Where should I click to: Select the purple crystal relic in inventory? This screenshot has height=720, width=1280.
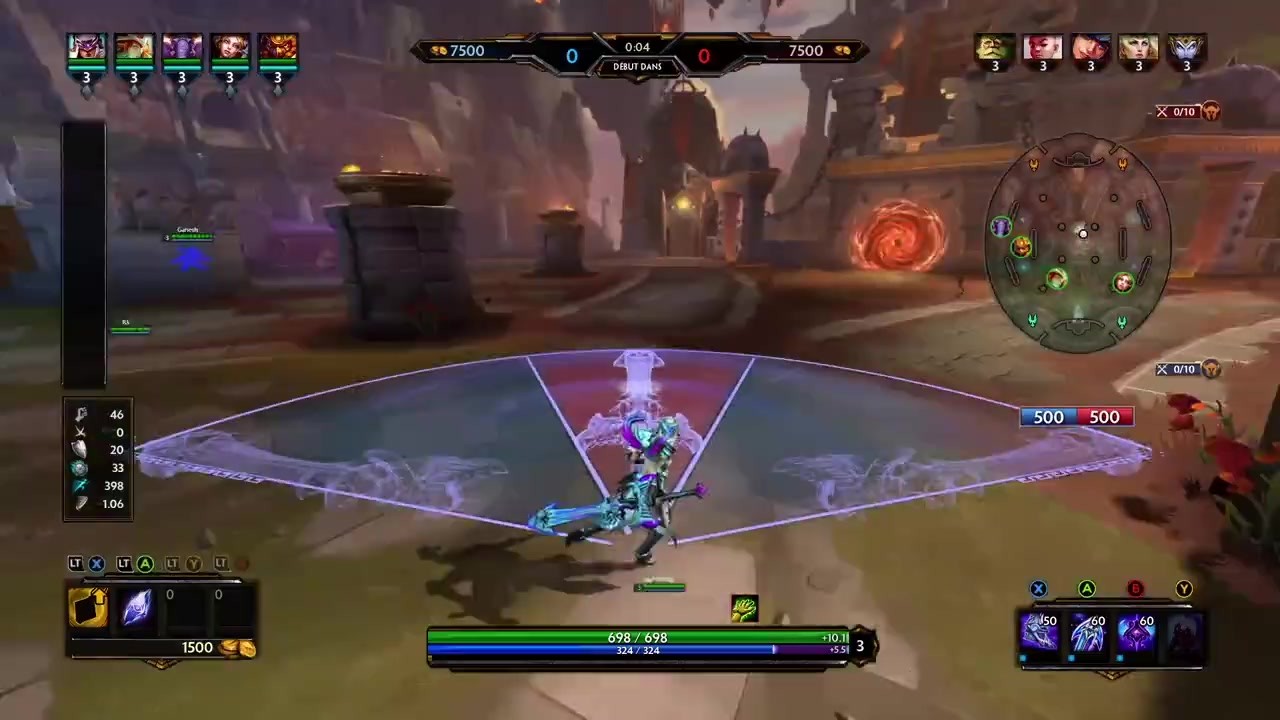click(137, 608)
